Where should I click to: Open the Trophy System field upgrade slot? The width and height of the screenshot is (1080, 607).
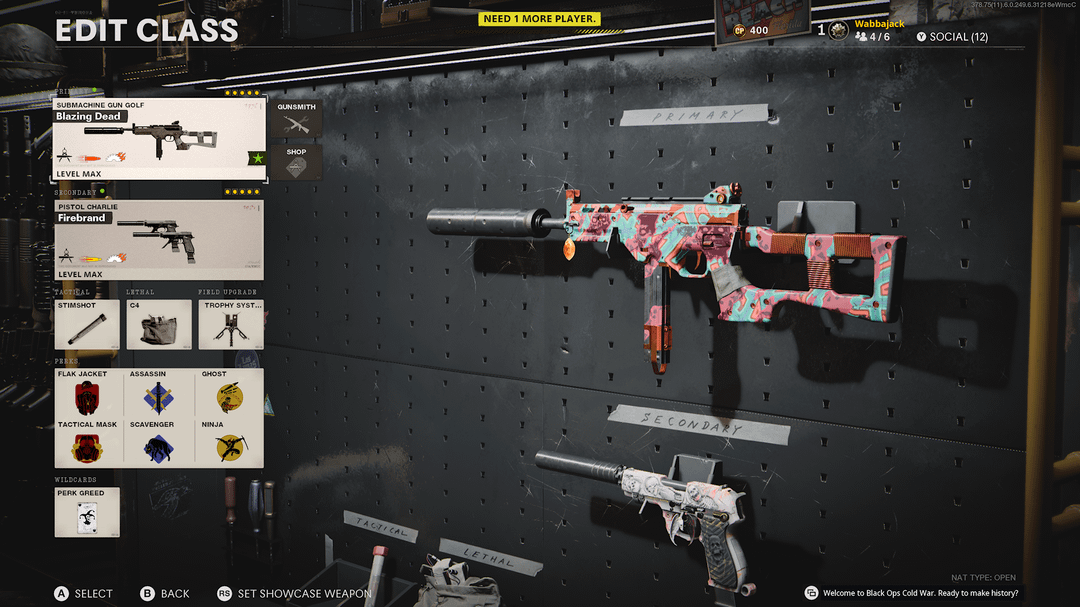click(x=231, y=324)
